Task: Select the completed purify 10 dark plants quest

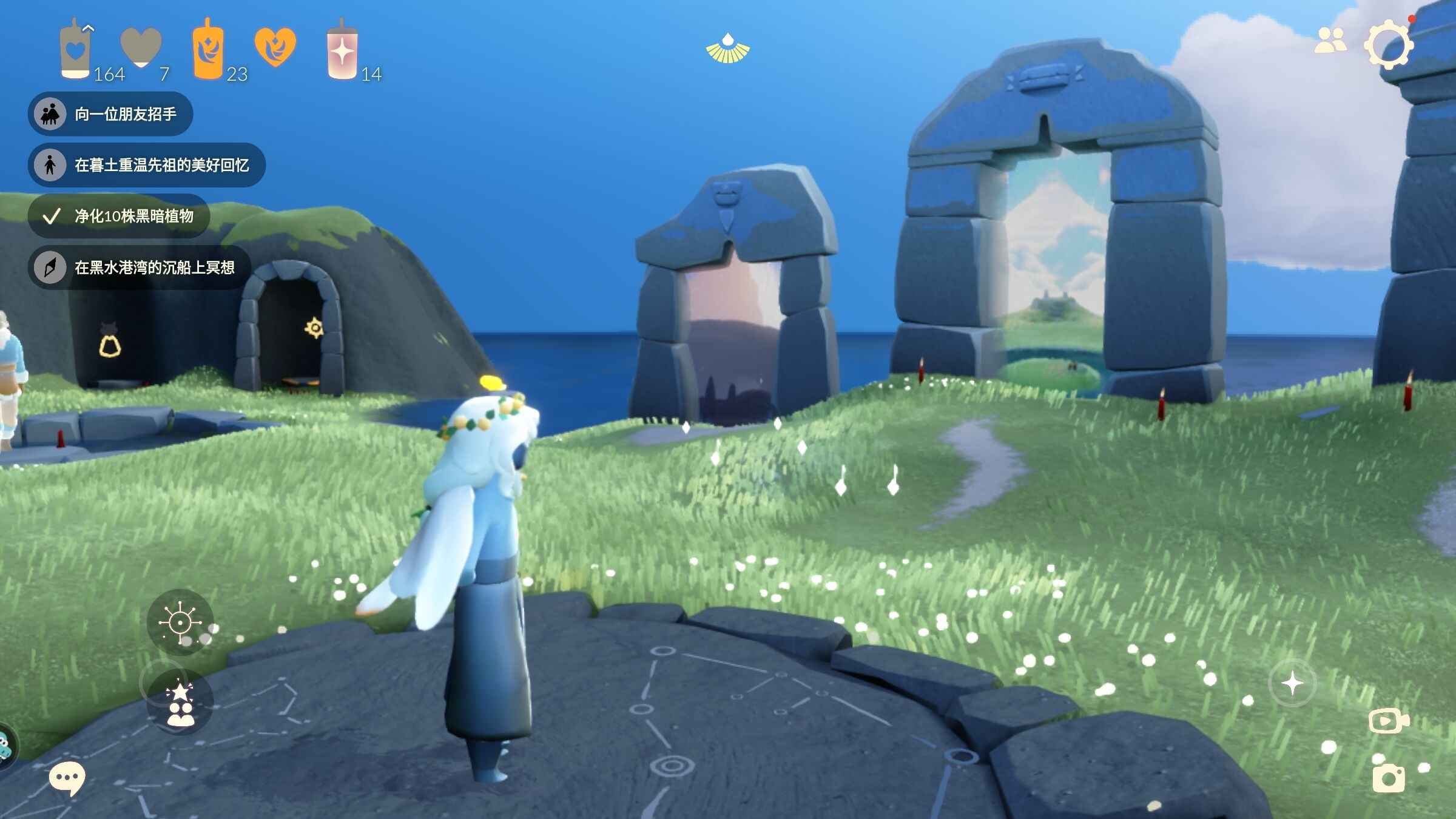Action: (x=119, y=216)
